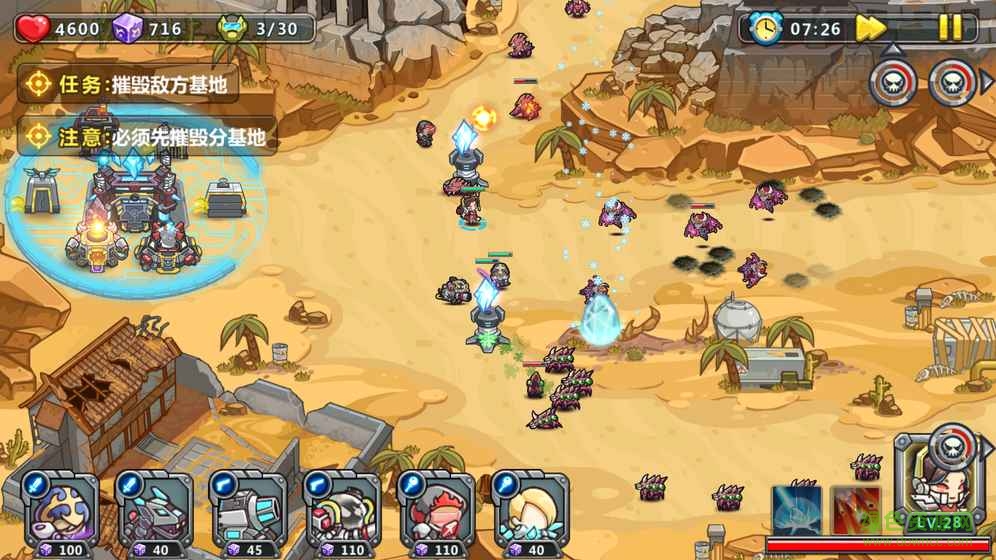The image size is (996, 560).
Task: Pause the game with the yellow pause button
Action: click(x=949, y=27)
